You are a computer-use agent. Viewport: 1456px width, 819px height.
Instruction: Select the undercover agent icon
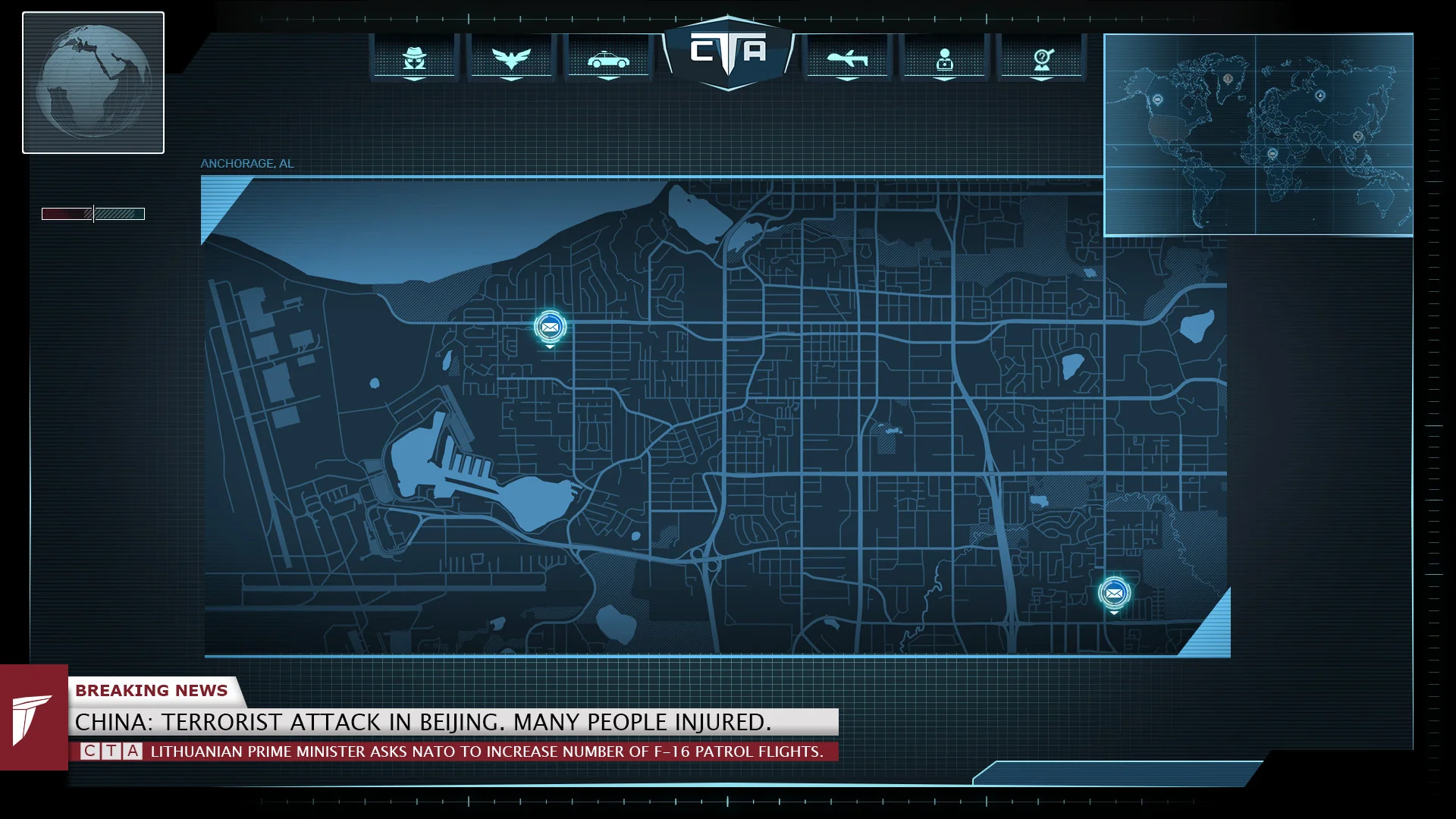[x=413, y=59]
